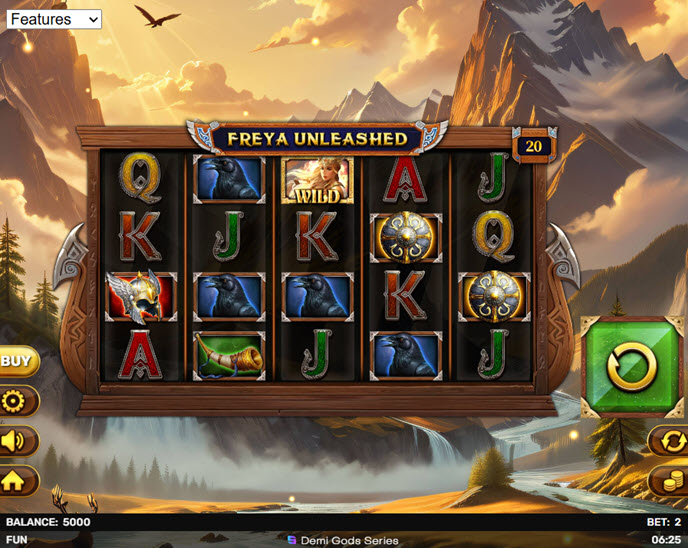Screen dimensions: 688x548
Task: Open settings with the gear icon
Action: pyautogui.click(x=16, y=402)
